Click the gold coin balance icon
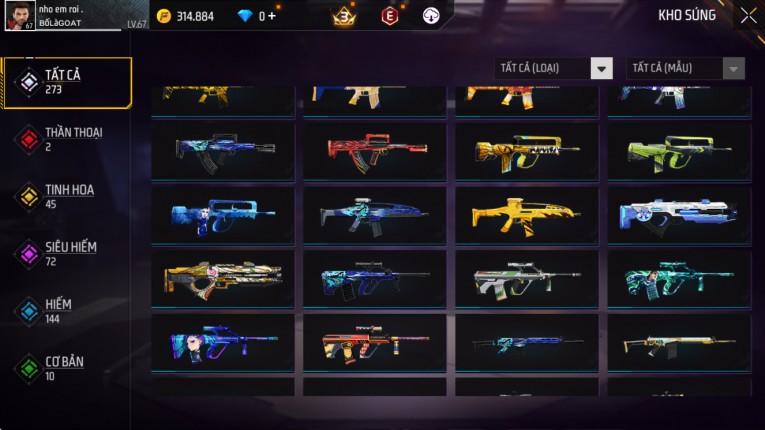The height and width of the screenshot is (430, 765). click(163, 16)
